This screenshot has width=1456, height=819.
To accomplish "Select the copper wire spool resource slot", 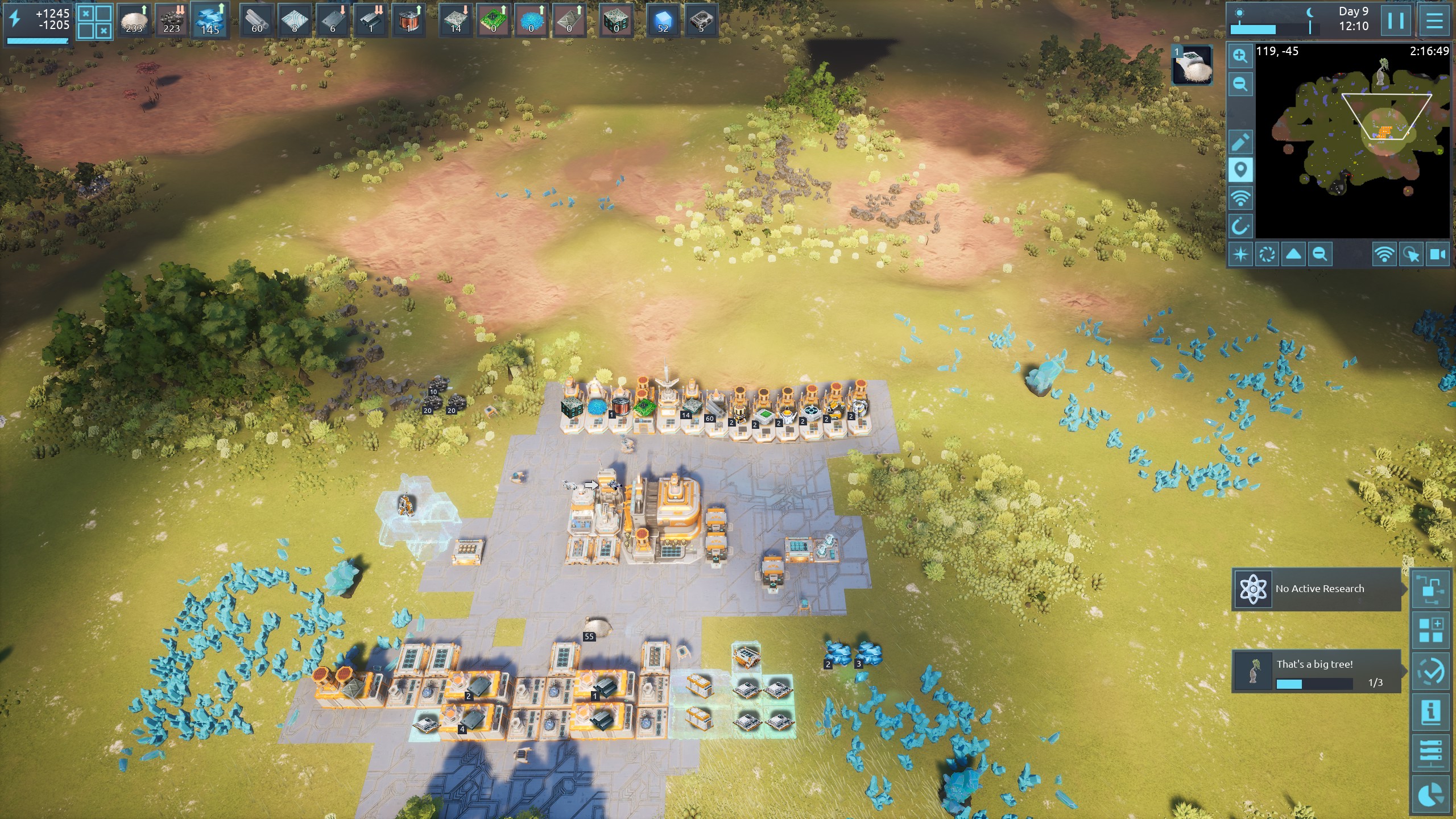I will coord(408,20).
